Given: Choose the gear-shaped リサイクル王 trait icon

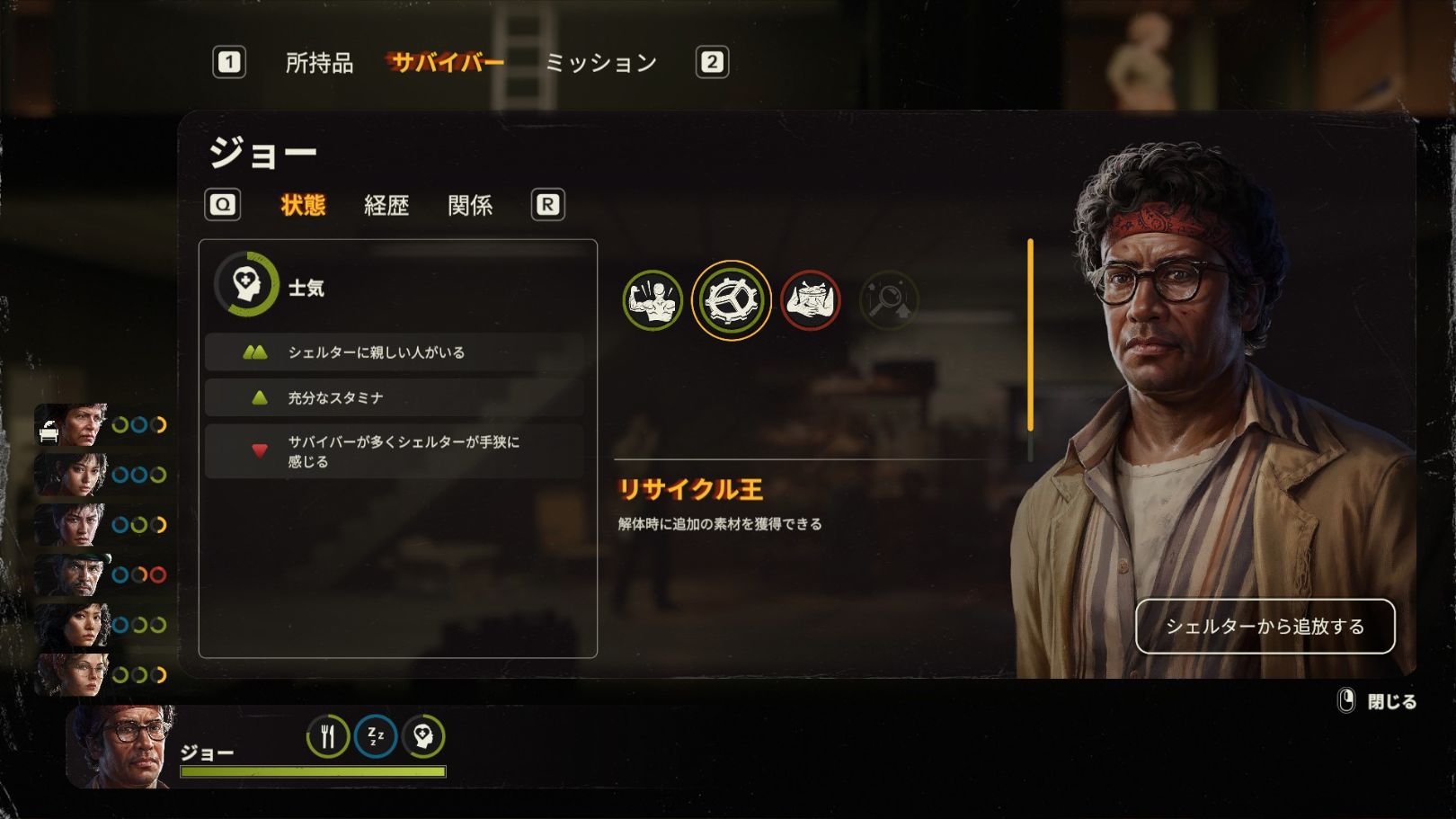Looking at the screenshot, I should [732, 300].
